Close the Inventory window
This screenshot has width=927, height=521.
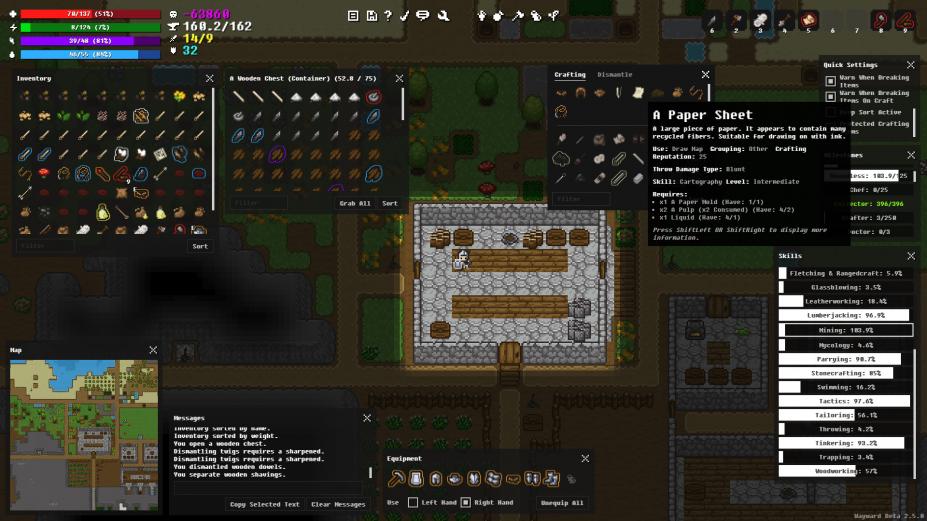click(209, 78)
